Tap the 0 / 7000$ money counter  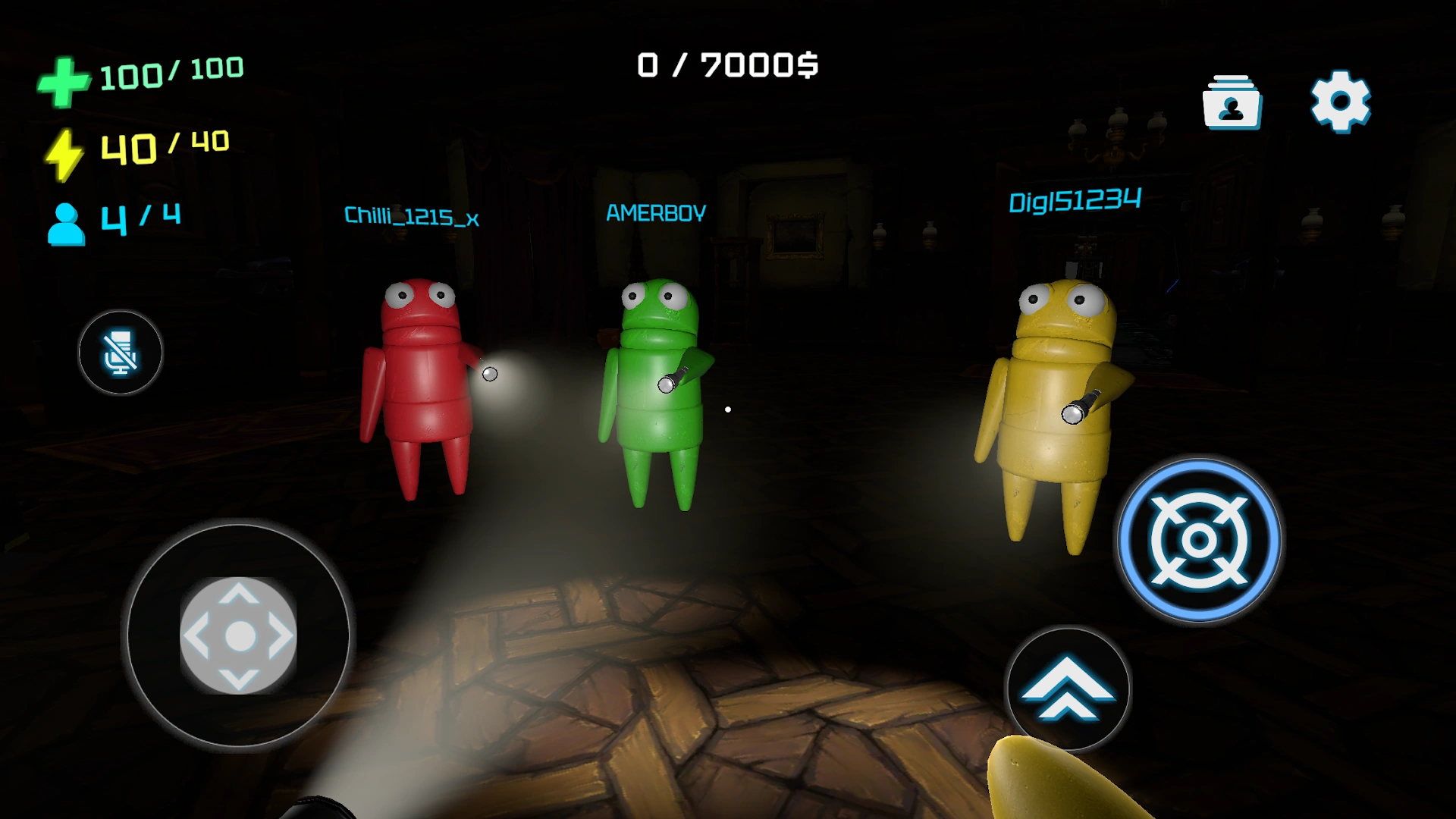pos(727,65)
